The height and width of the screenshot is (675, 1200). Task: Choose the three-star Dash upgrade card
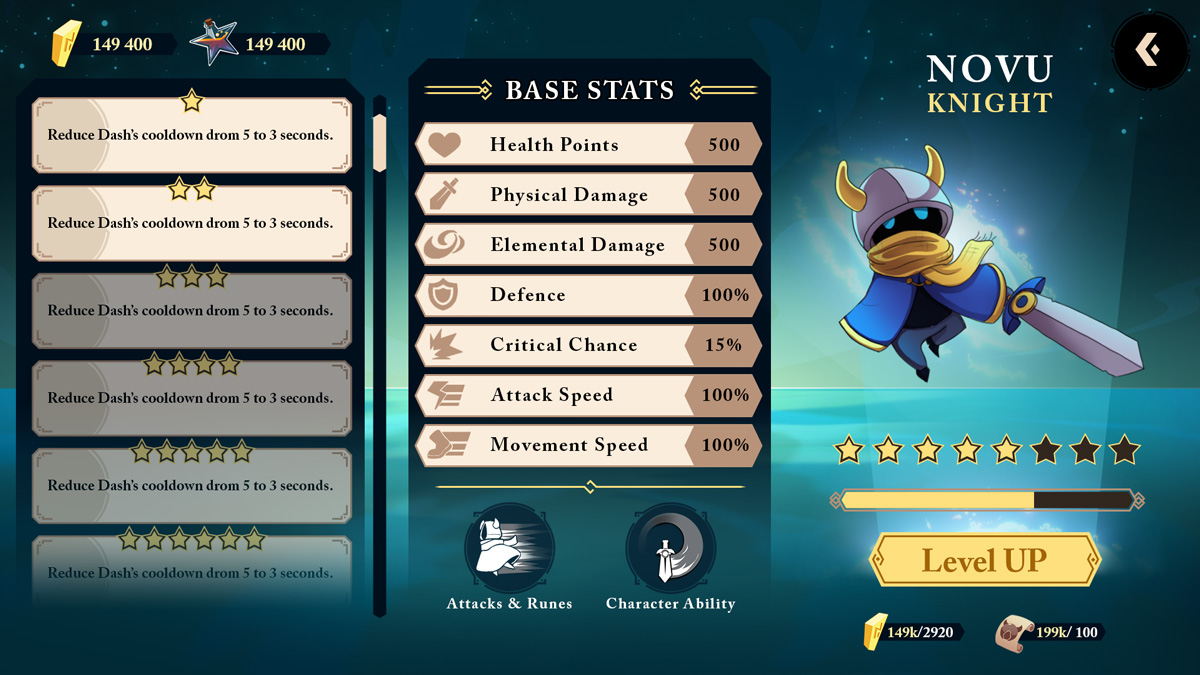tap(192, 311)
